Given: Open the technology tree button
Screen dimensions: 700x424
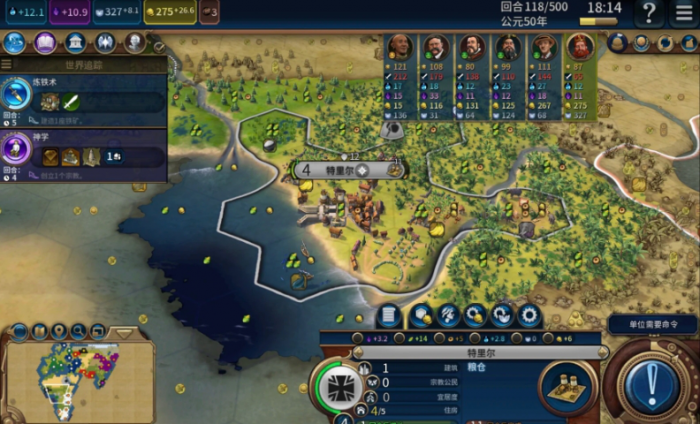Looking at the screenshot, I should (15, 43).
